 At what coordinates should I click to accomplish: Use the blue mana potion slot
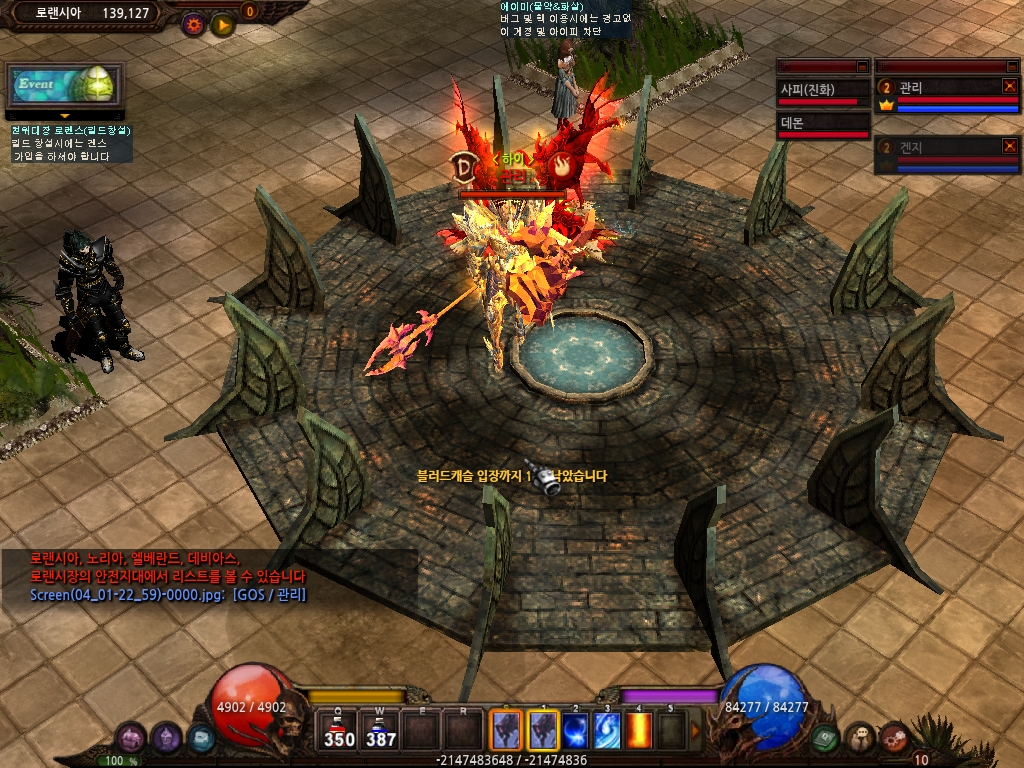[x=381, y=730]
